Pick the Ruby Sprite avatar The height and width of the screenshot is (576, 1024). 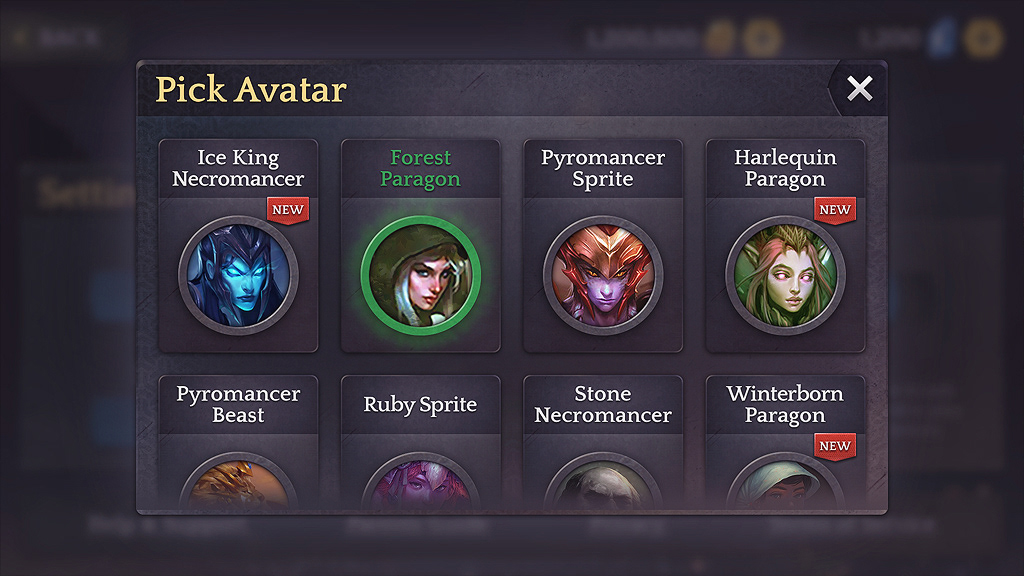420,480
